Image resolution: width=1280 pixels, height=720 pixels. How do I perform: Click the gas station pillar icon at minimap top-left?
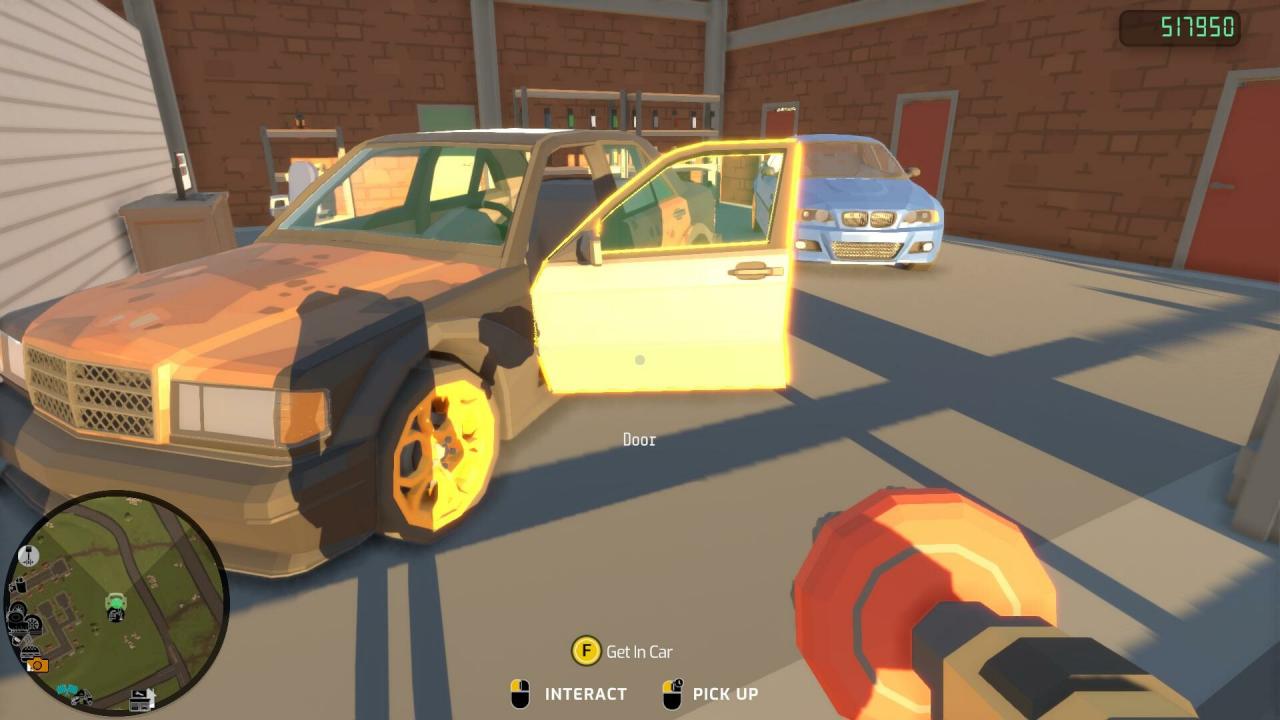tap(27, 555)
